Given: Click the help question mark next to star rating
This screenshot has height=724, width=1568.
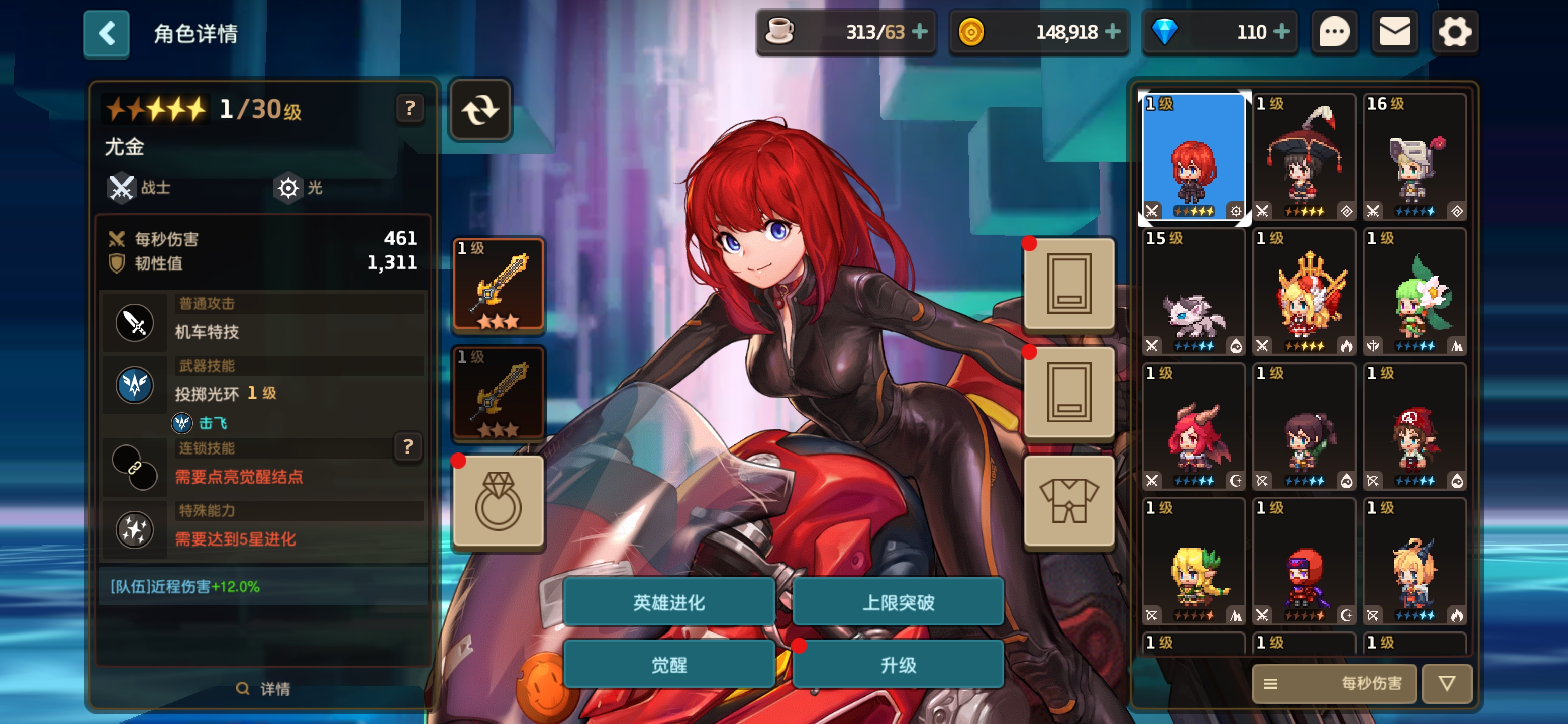Looking at the screenshot, I should pos(410,109).
